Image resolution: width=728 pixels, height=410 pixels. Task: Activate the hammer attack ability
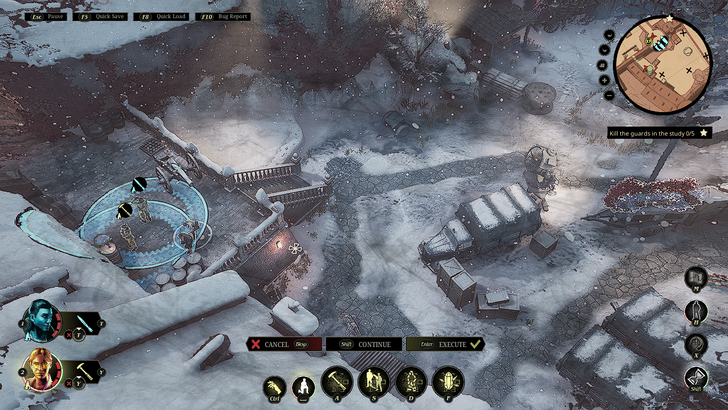pos(336,381)
